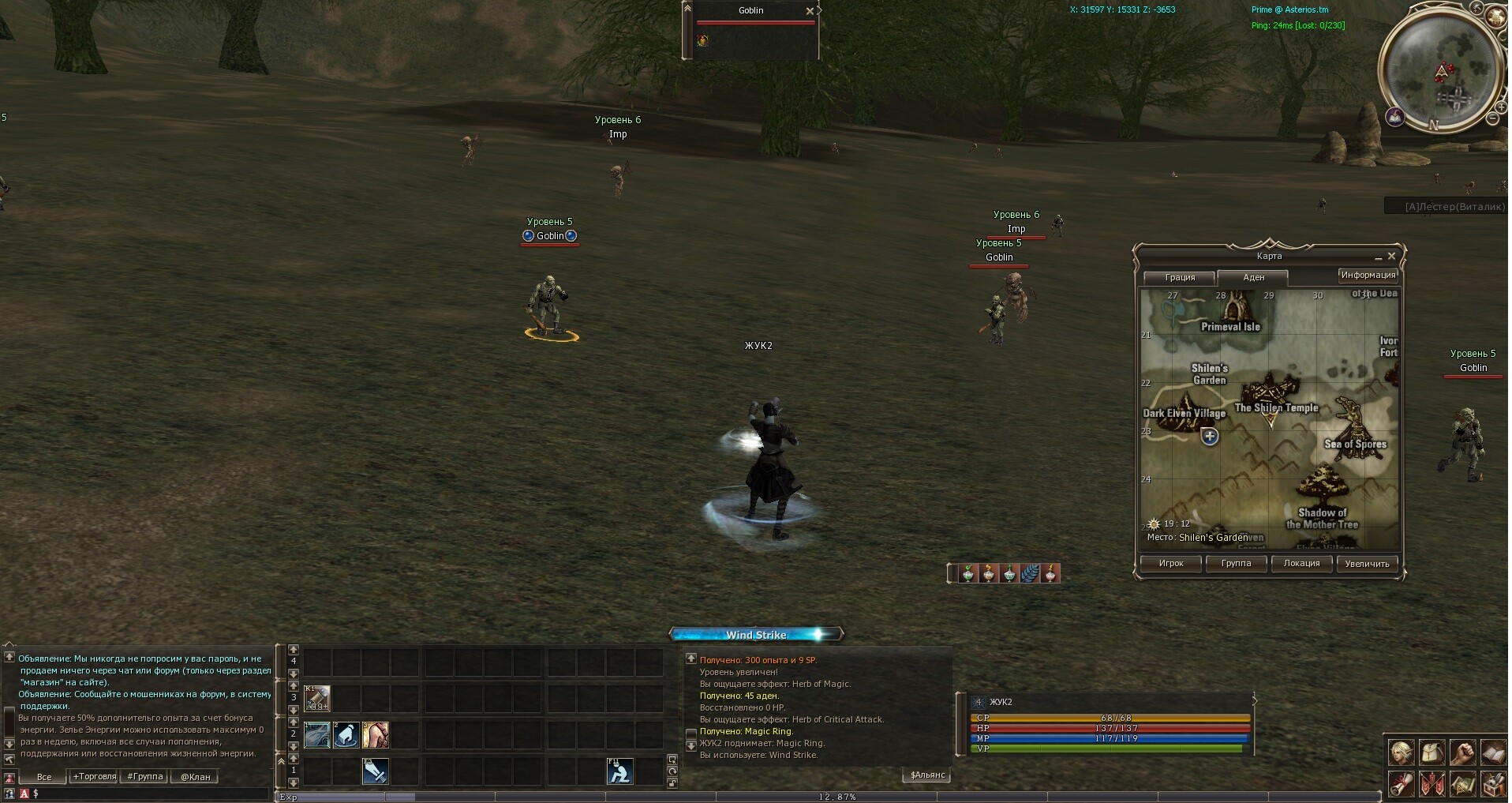Viewport: 1512px width, 803px height.
Task: Close the Goblin target window
Action: (809, 11)
